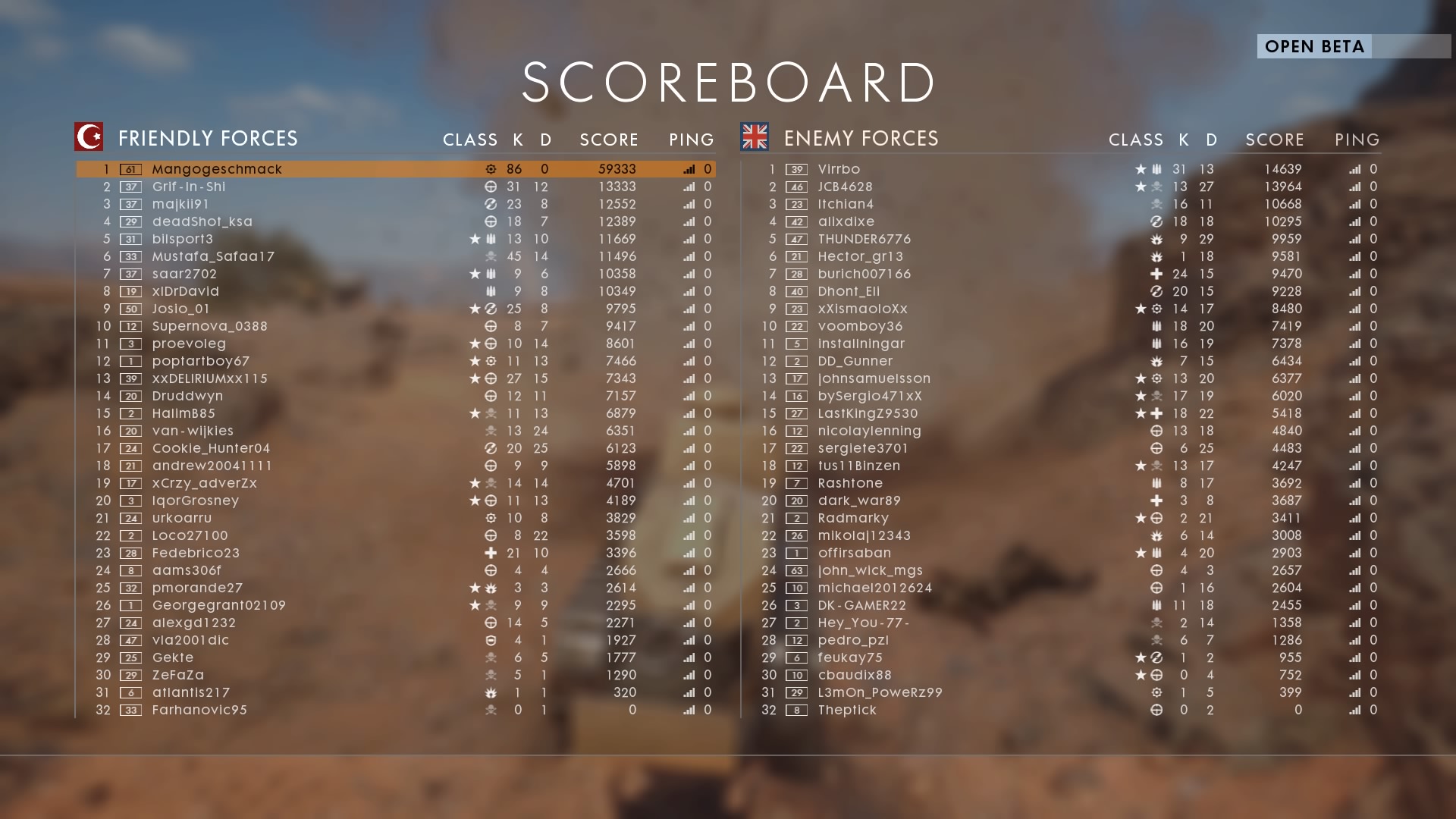The width and height of the screenshot is (1456, 819).
Task: Select enemy player Virrbo's row
Action: [x=839, y=169]
